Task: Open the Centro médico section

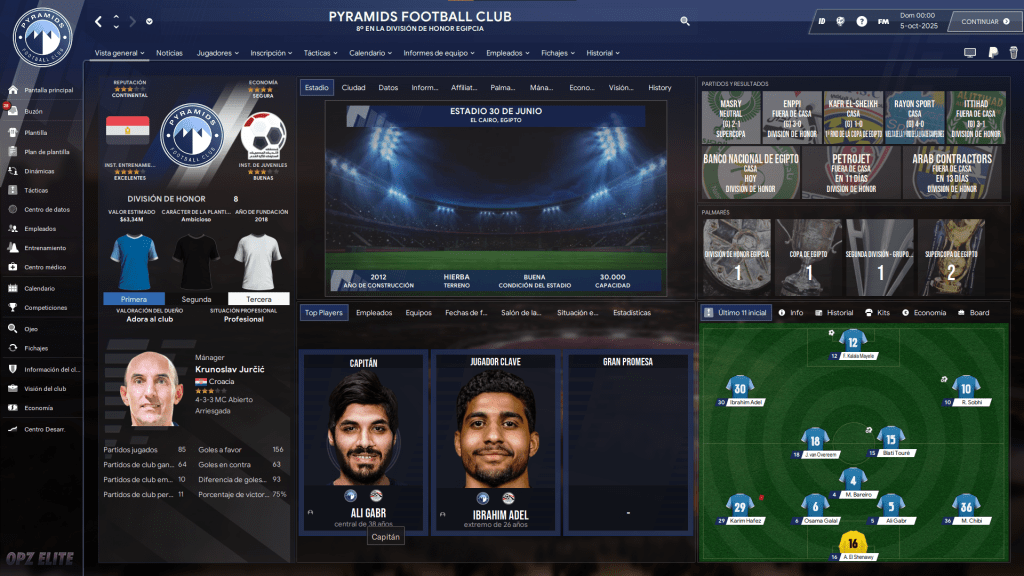Action: [45, 267]
